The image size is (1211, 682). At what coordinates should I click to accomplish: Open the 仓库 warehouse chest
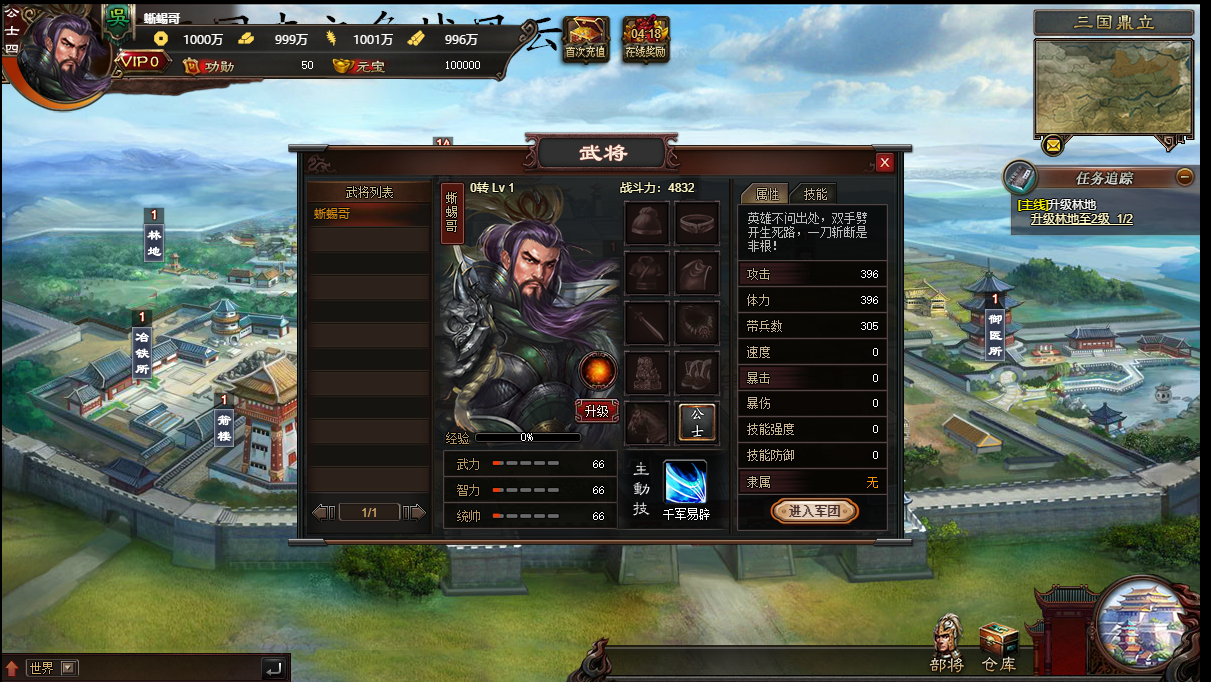(x=998, y=645)
